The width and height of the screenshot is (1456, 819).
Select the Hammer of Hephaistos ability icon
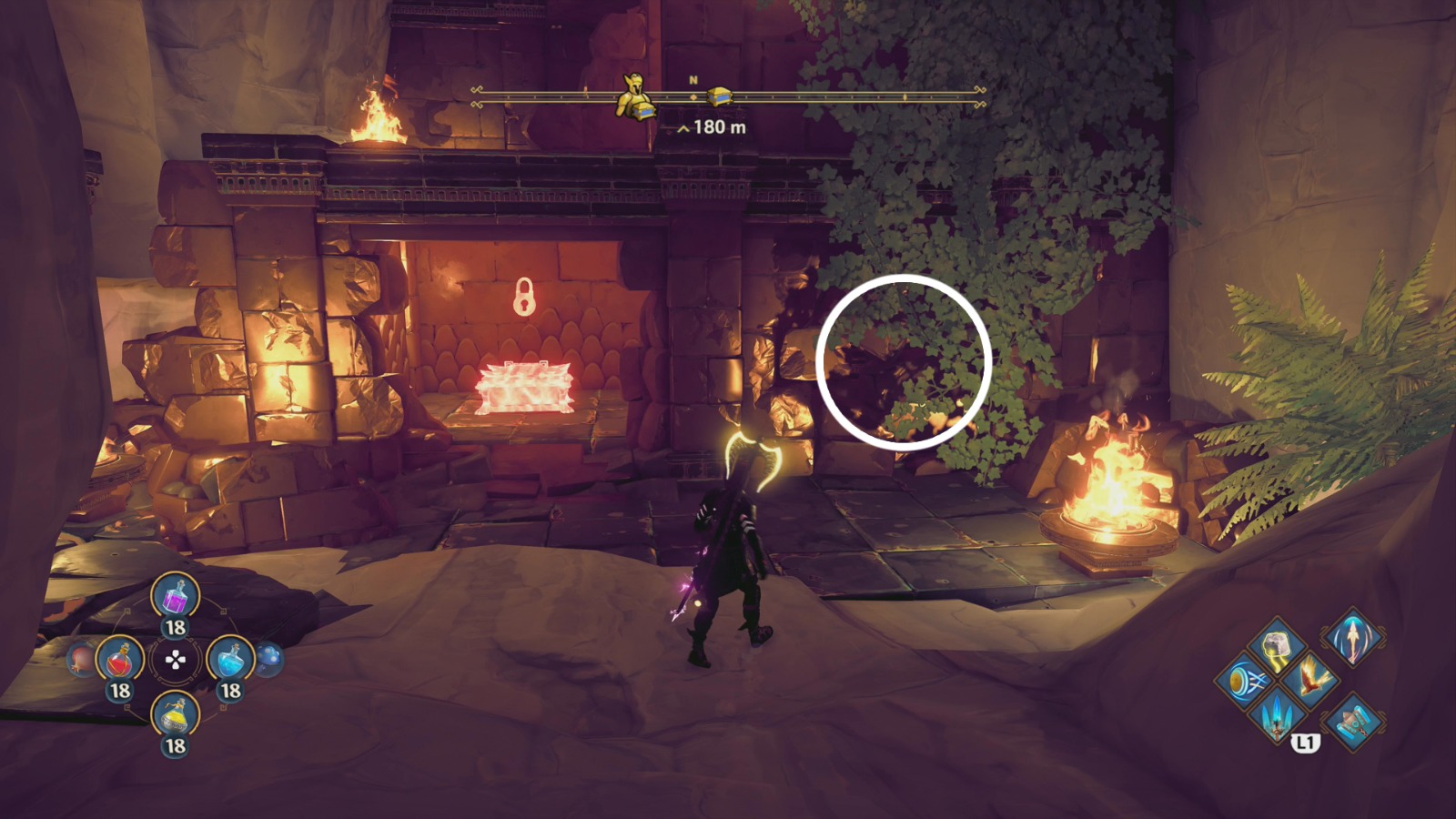[x=1354, y=723]
